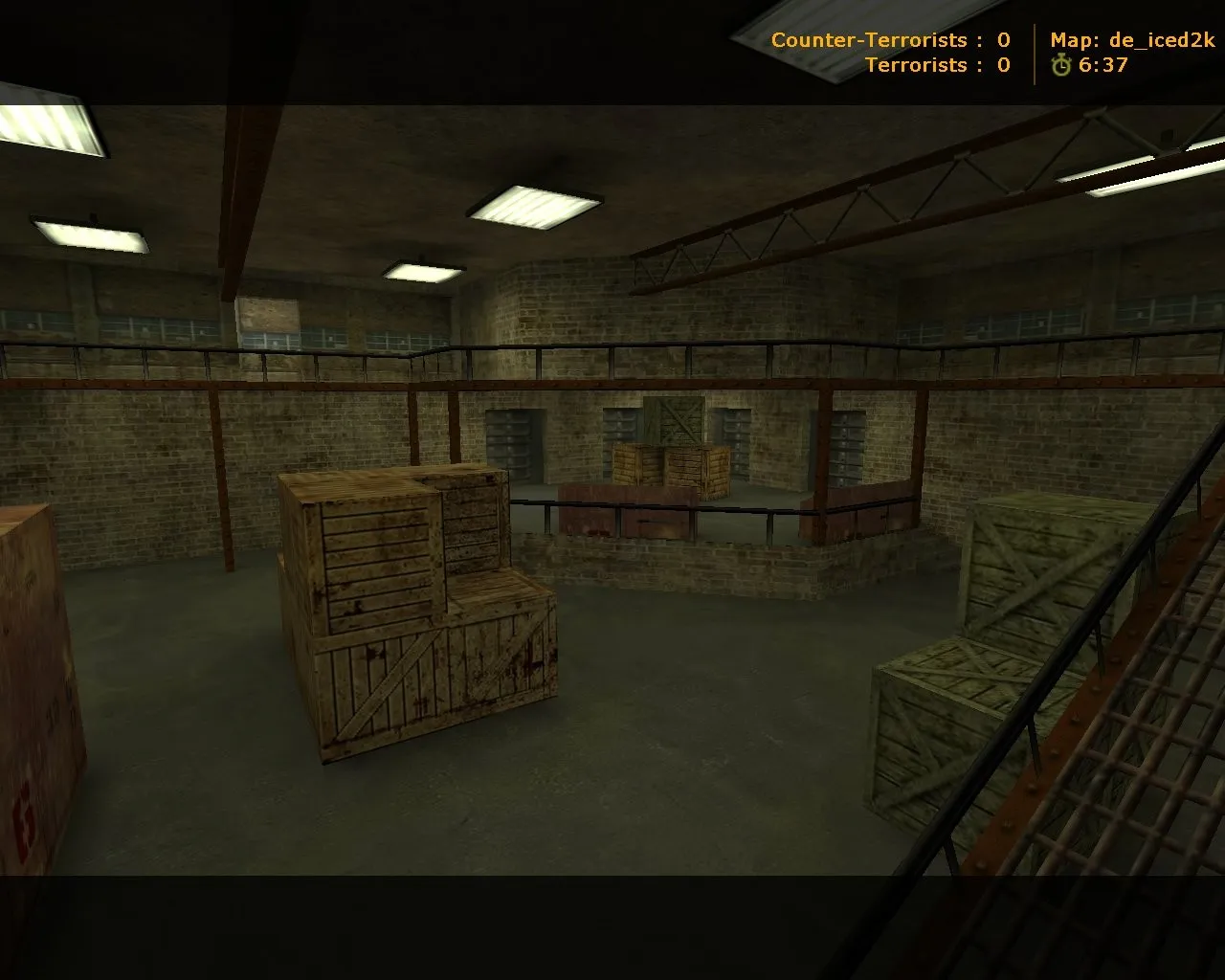Click the vertical divider beside the map name

[1036, 53]
